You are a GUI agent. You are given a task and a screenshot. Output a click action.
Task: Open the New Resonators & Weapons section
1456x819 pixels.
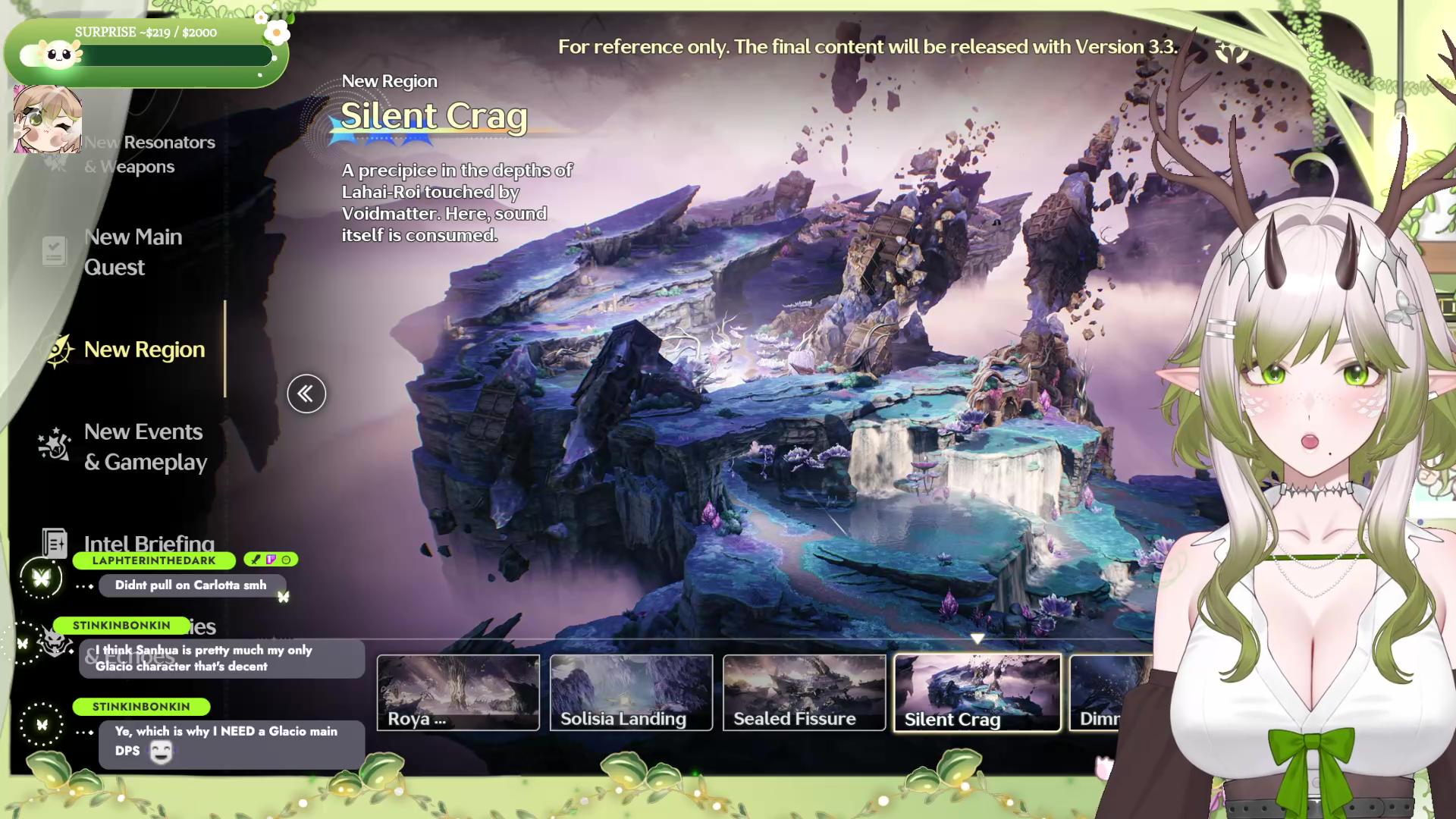click(149, 154)
